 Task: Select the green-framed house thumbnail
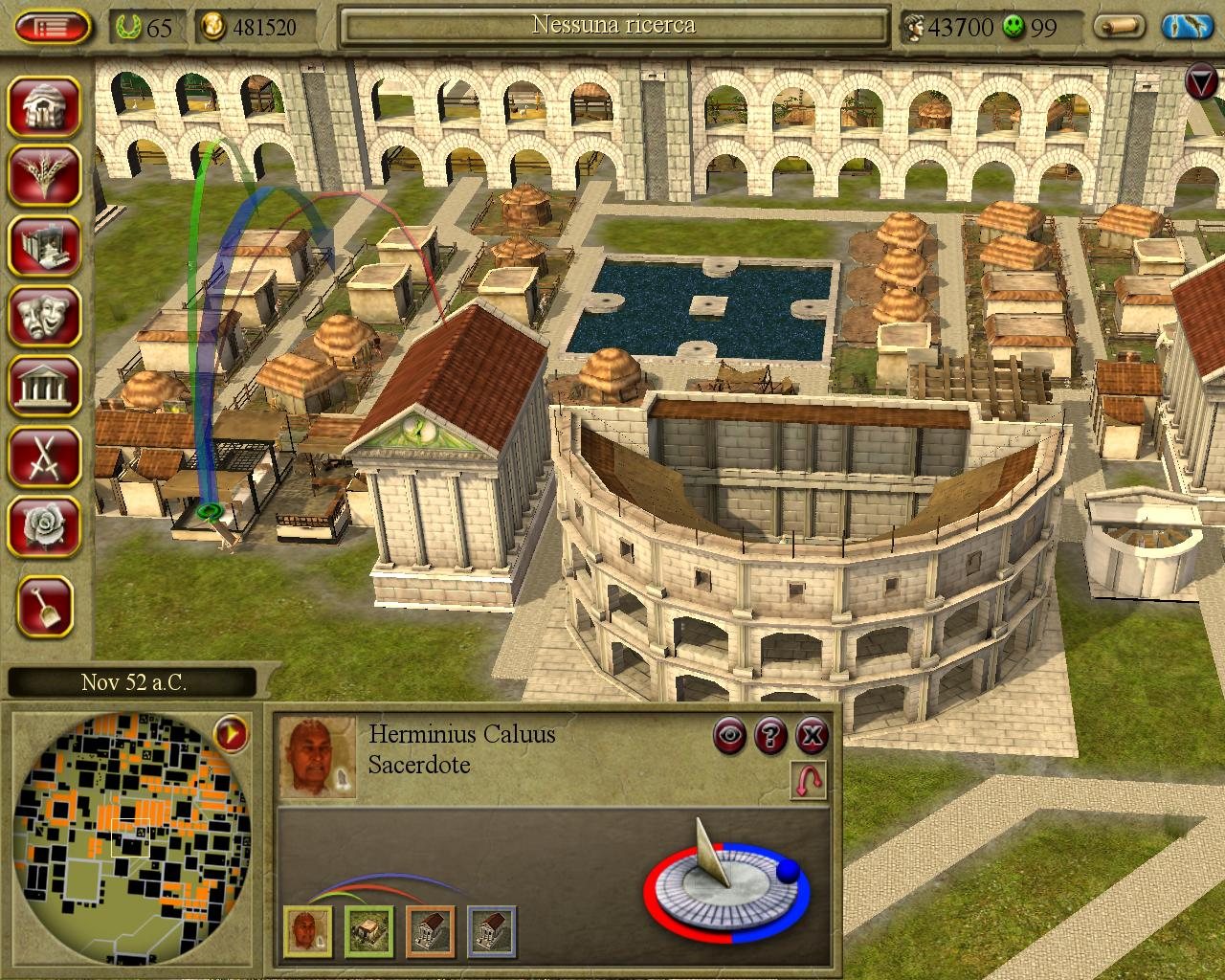point(369,931)
